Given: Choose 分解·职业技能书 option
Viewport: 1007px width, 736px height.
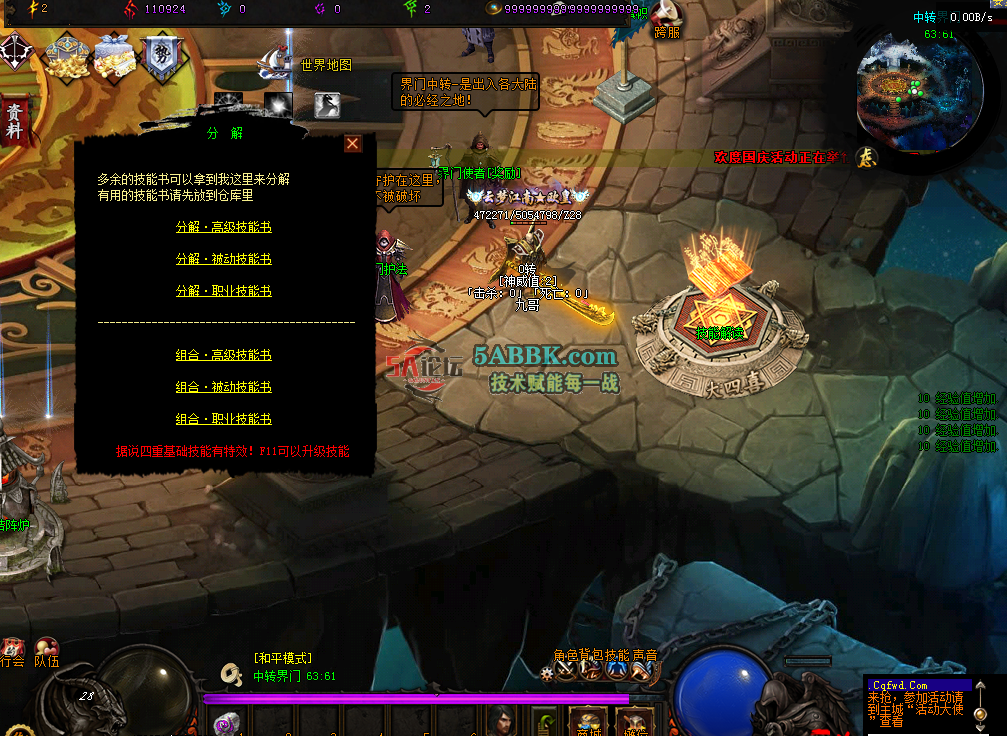Looking at the screenshot, I should [x=223, y=291].
